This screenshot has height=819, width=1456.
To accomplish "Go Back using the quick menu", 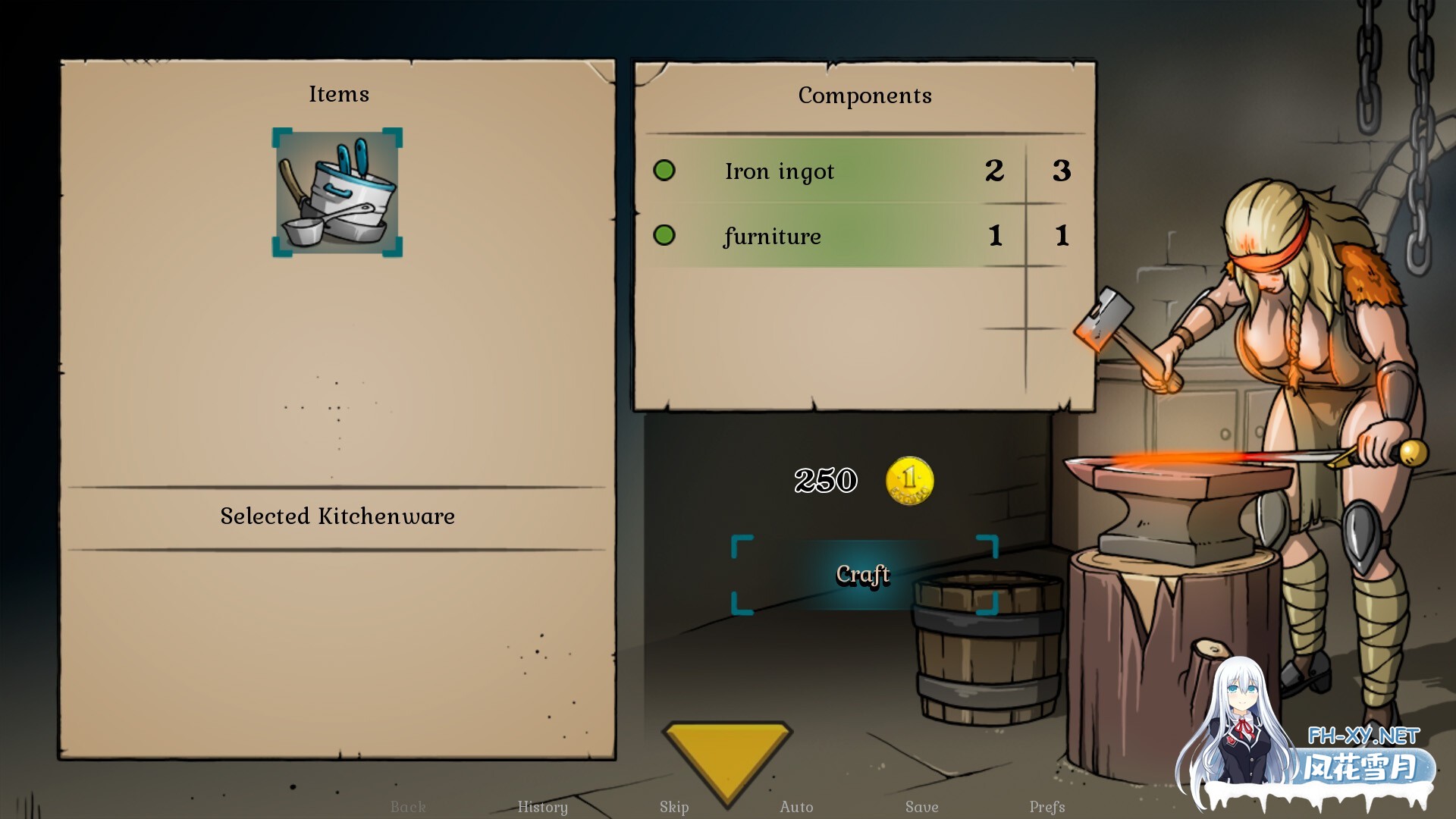I will 408,807.
